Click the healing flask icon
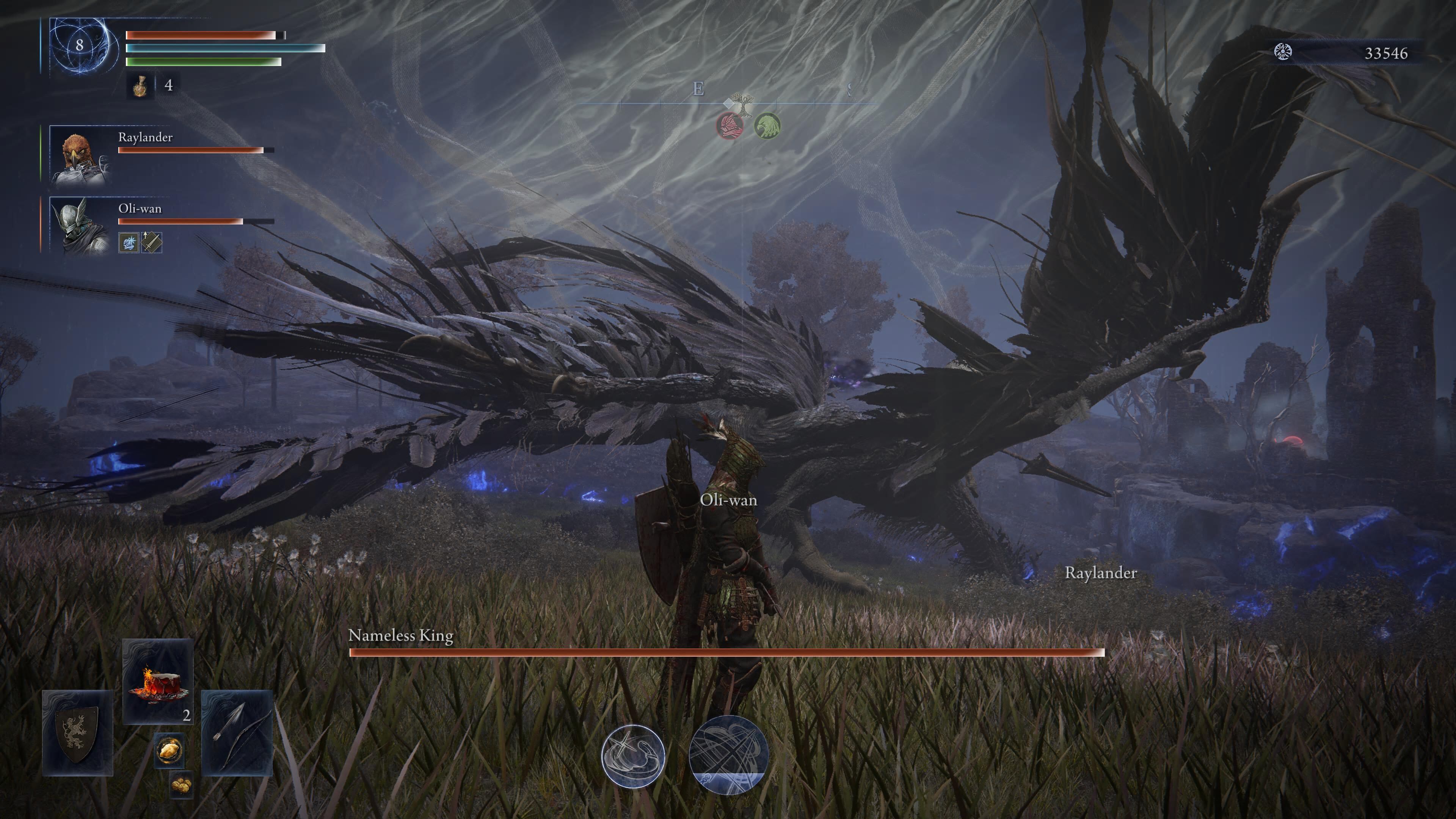 pyautogui.click(x=140, y=86)
